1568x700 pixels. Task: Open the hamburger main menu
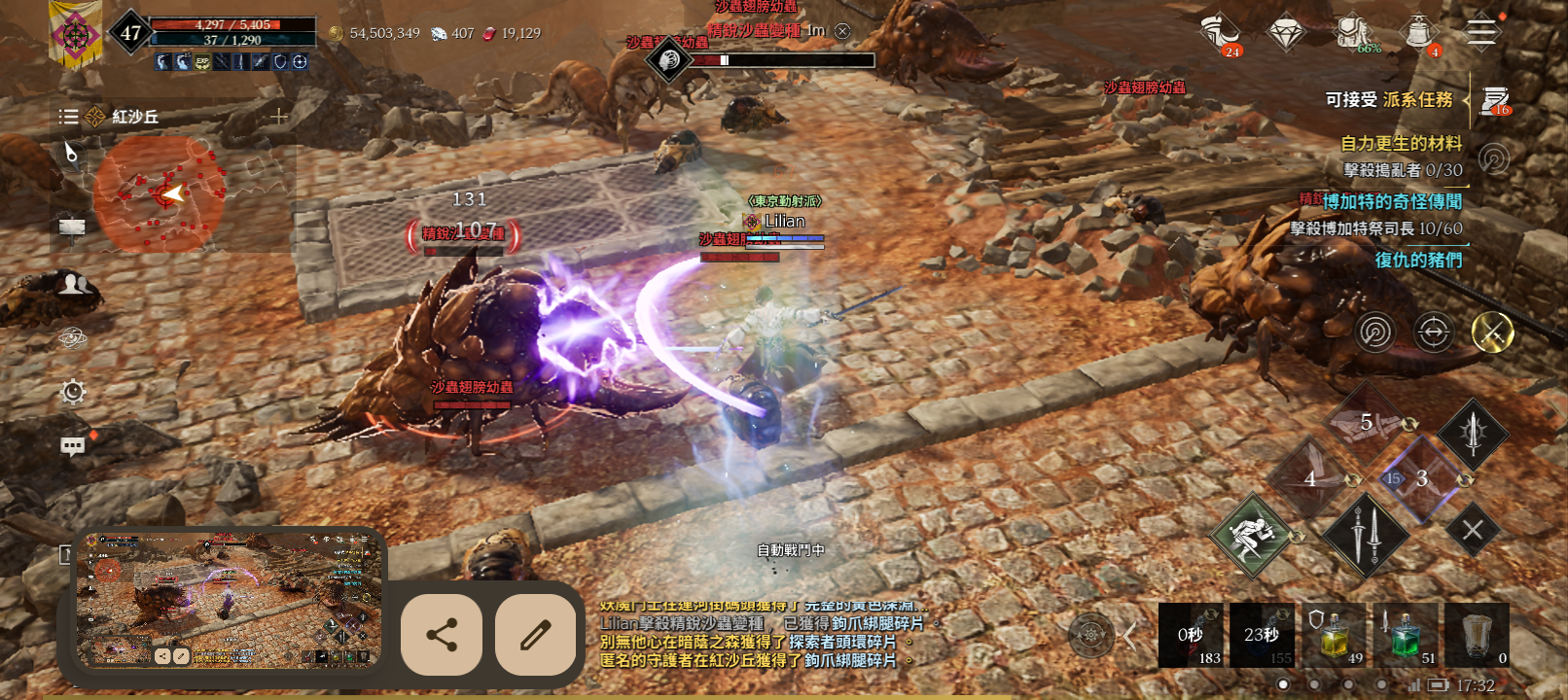tap(1481, 32)
